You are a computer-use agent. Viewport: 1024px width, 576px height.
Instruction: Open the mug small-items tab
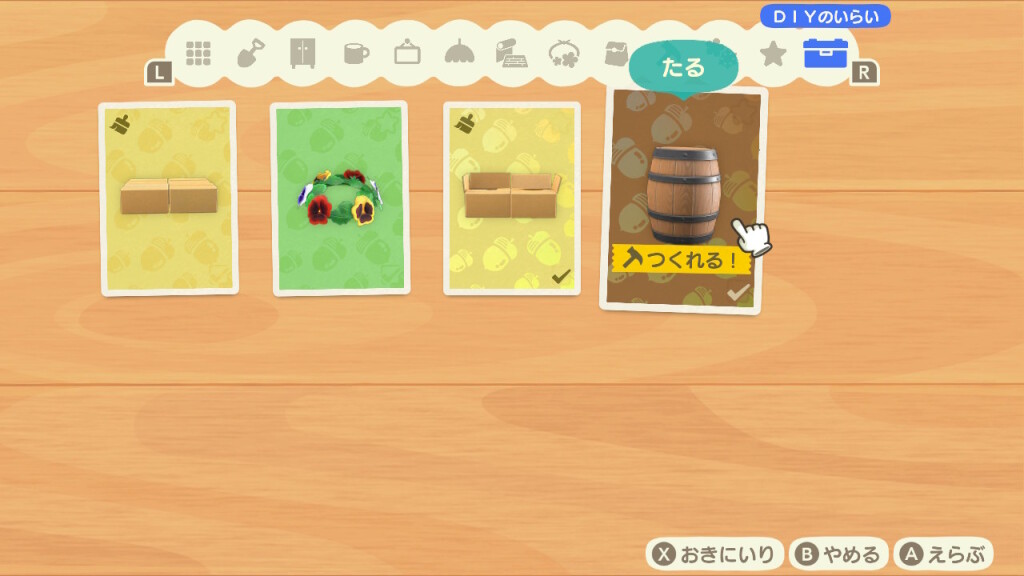pos(355,54)
